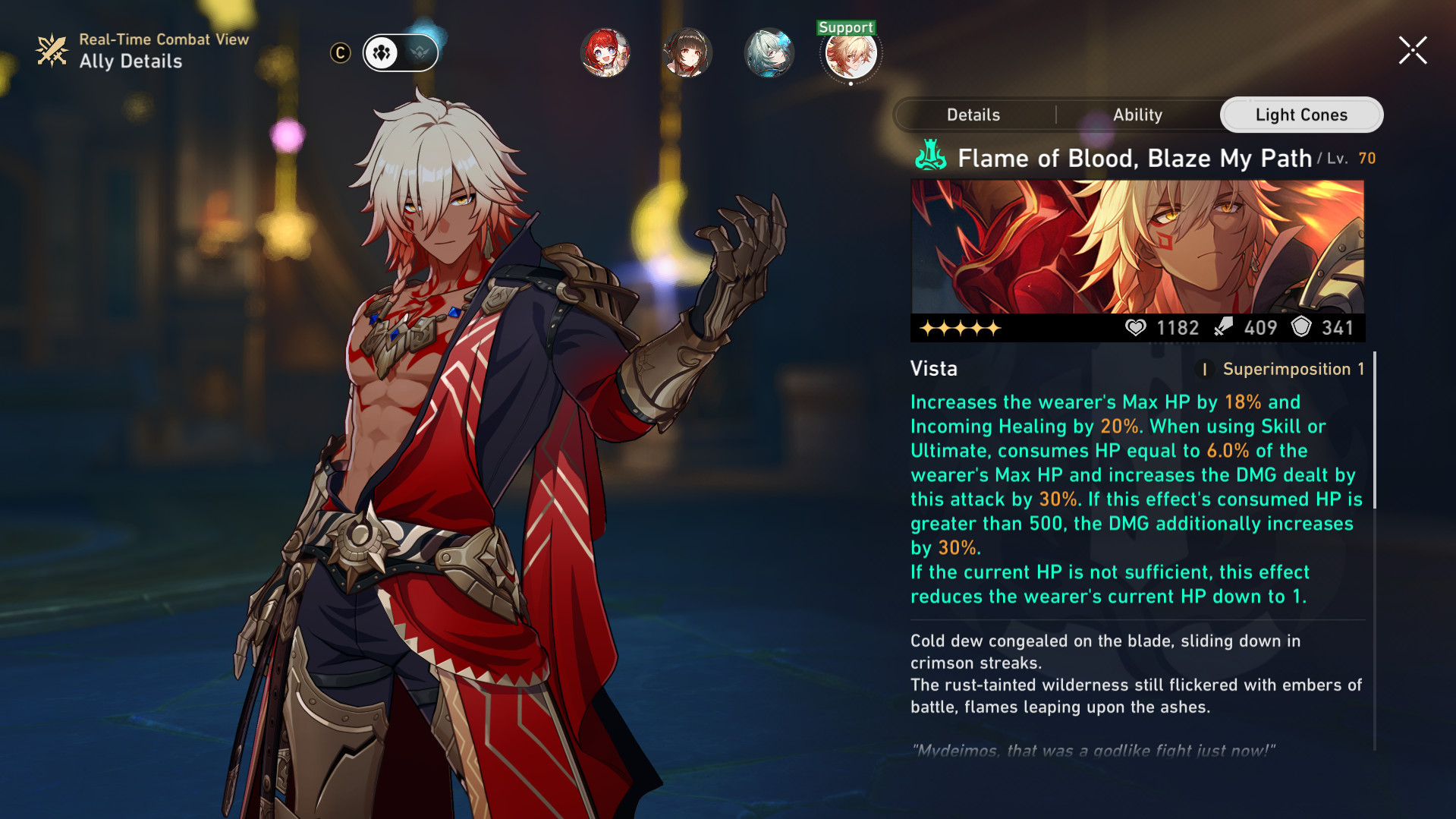Select the Light Cones tab
The width and height of the screenshot is (1456, 819).
1300,115
